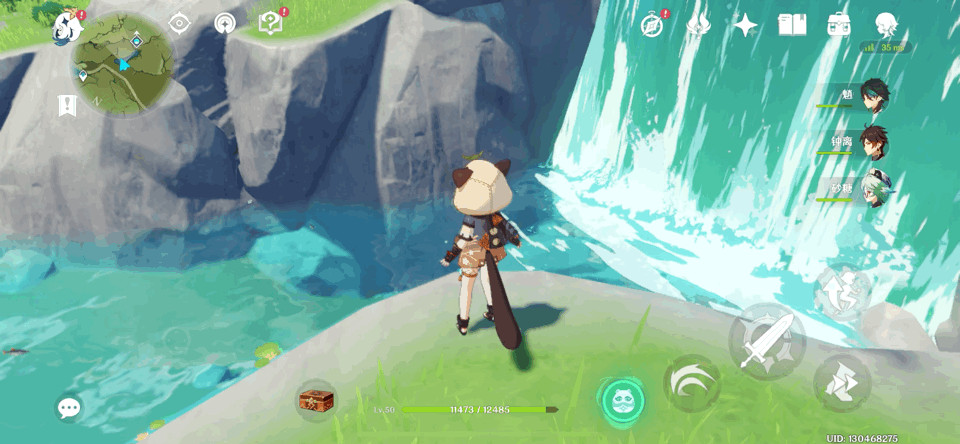The height and width of the screenshot is (444, 960).
Task: Switch to party member 钟离
Action: (874, 142)
